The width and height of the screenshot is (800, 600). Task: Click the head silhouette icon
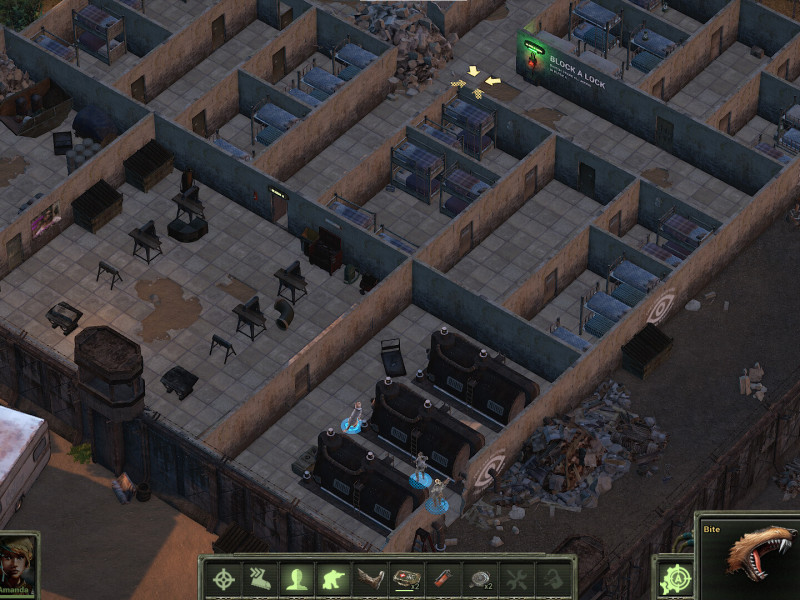click(x=296, y=579)
